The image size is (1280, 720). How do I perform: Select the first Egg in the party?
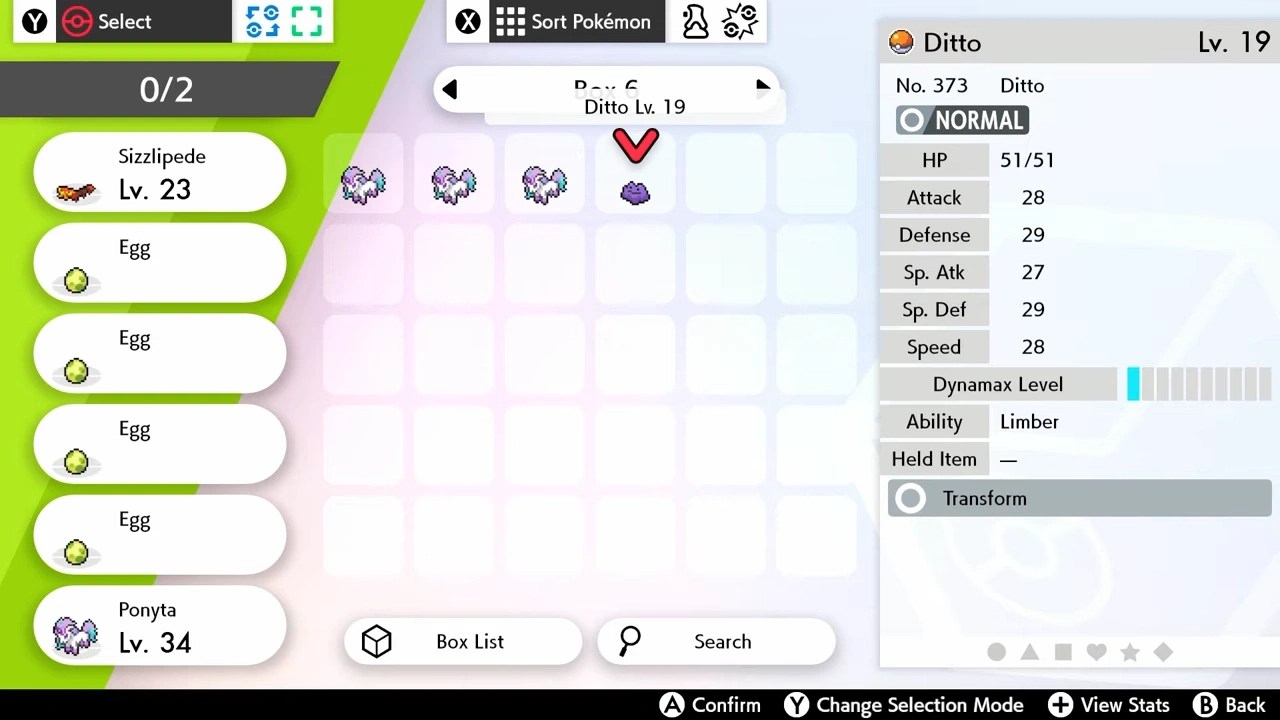[x=159, y=262]
